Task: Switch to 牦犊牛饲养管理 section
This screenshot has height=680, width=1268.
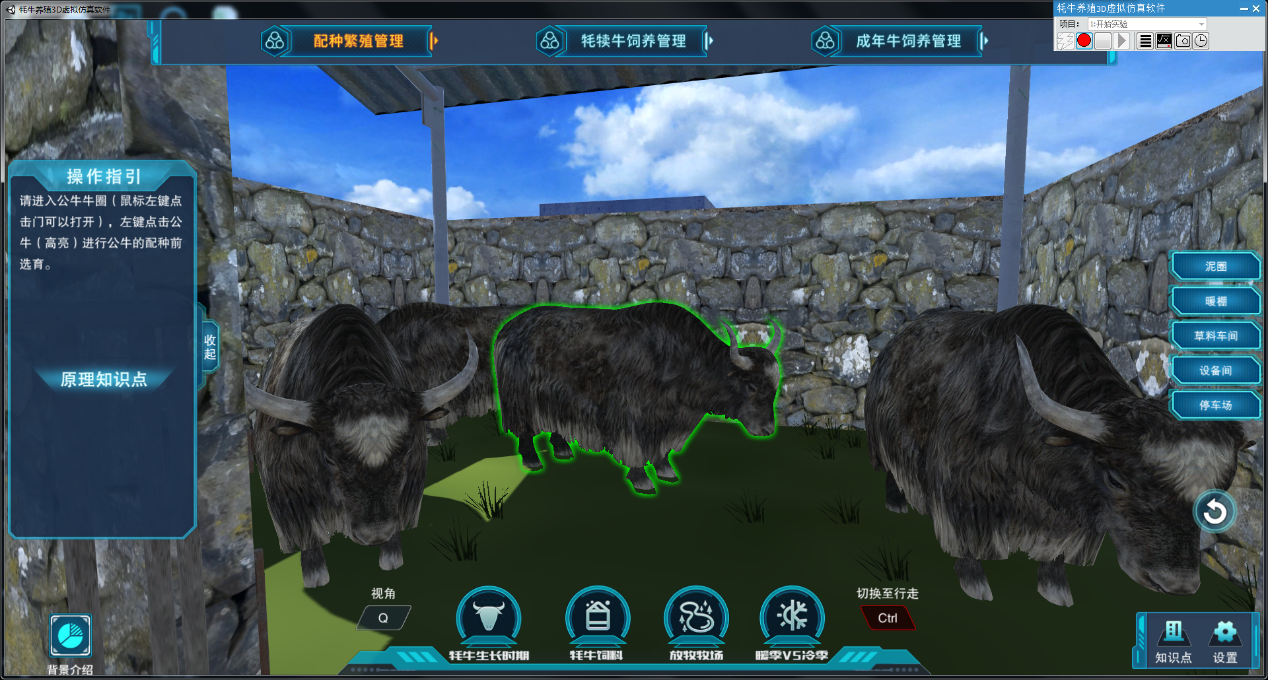Action: 633,41
